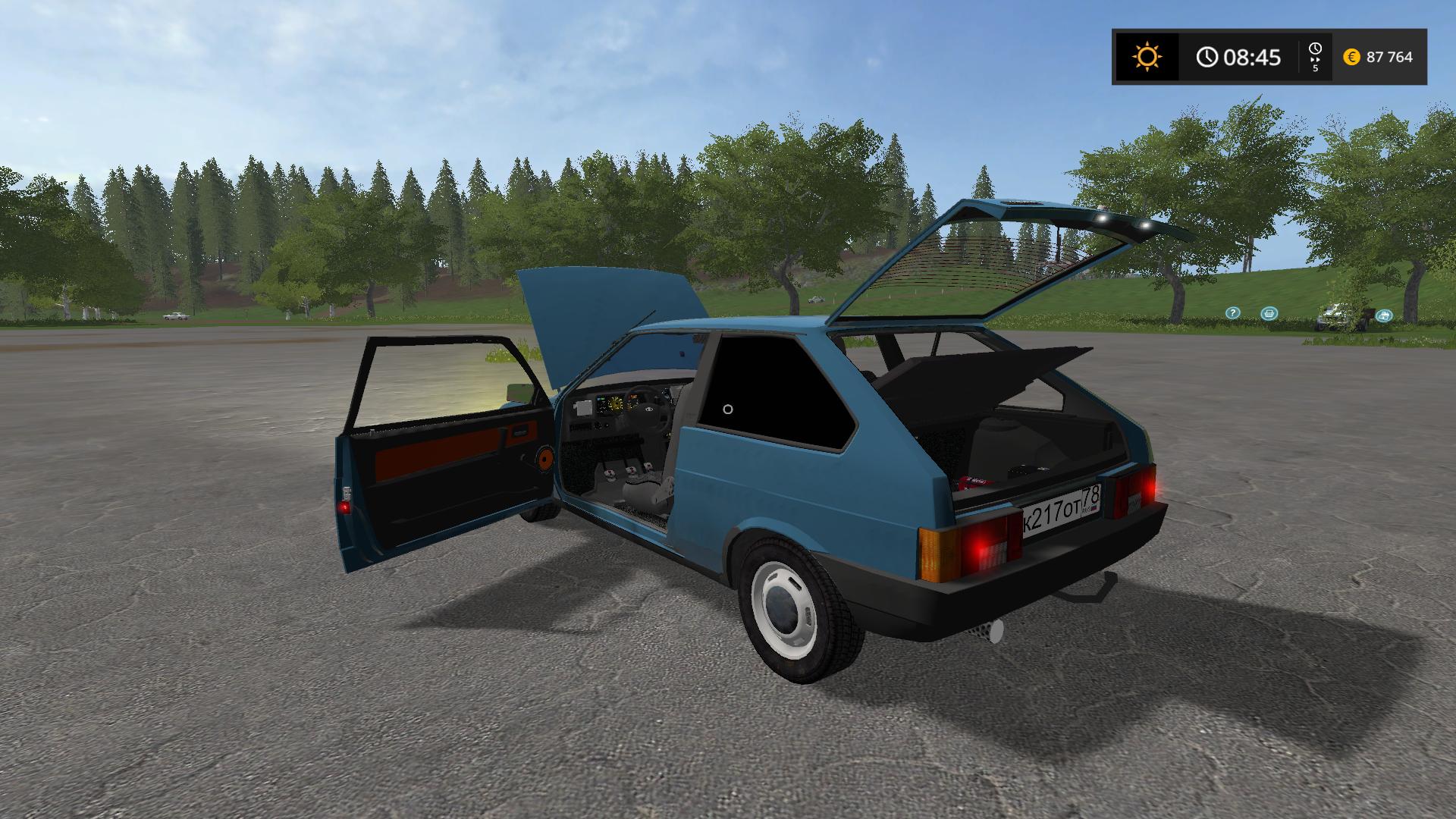
Task: Open the question mark help marker
Action: click(1233, 312)
